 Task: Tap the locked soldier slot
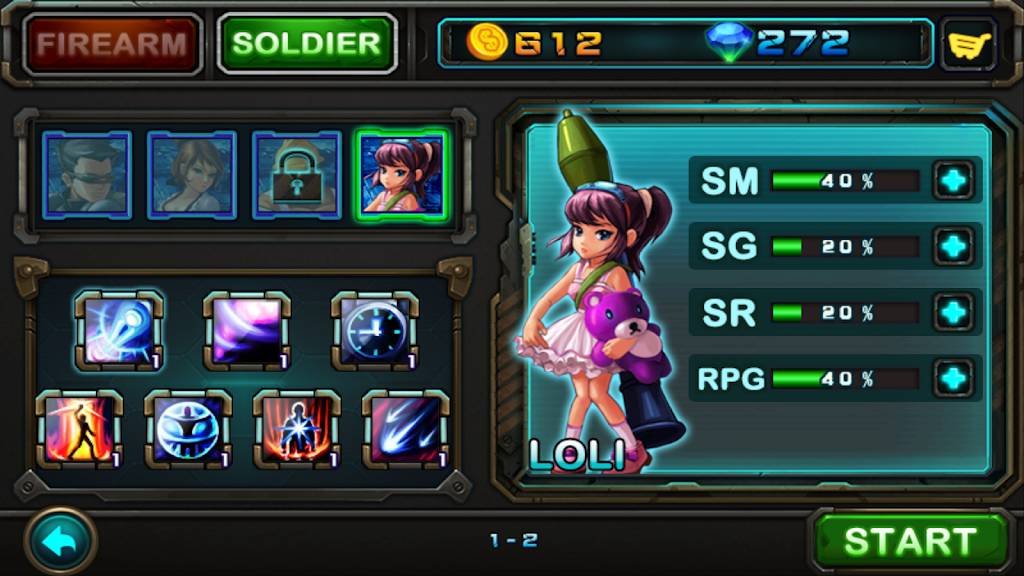coord(296,175)
